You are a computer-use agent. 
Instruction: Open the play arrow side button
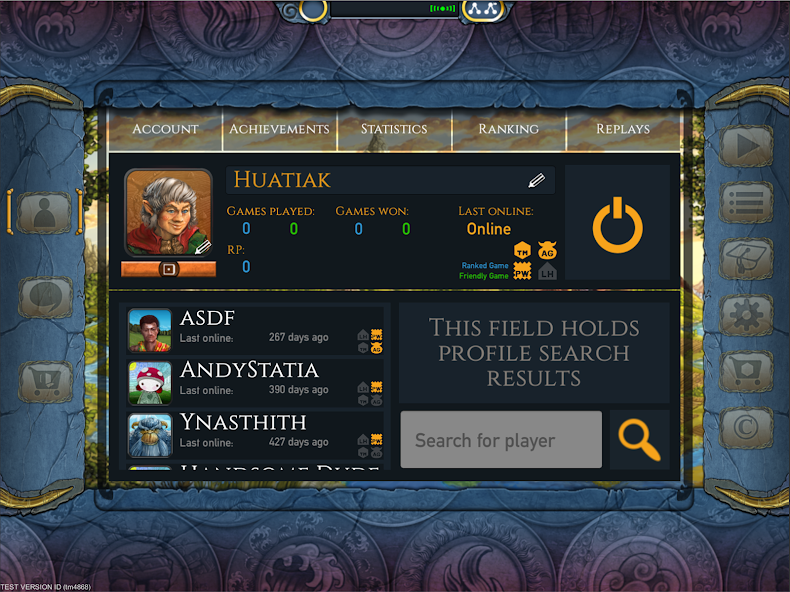(746, 146)
